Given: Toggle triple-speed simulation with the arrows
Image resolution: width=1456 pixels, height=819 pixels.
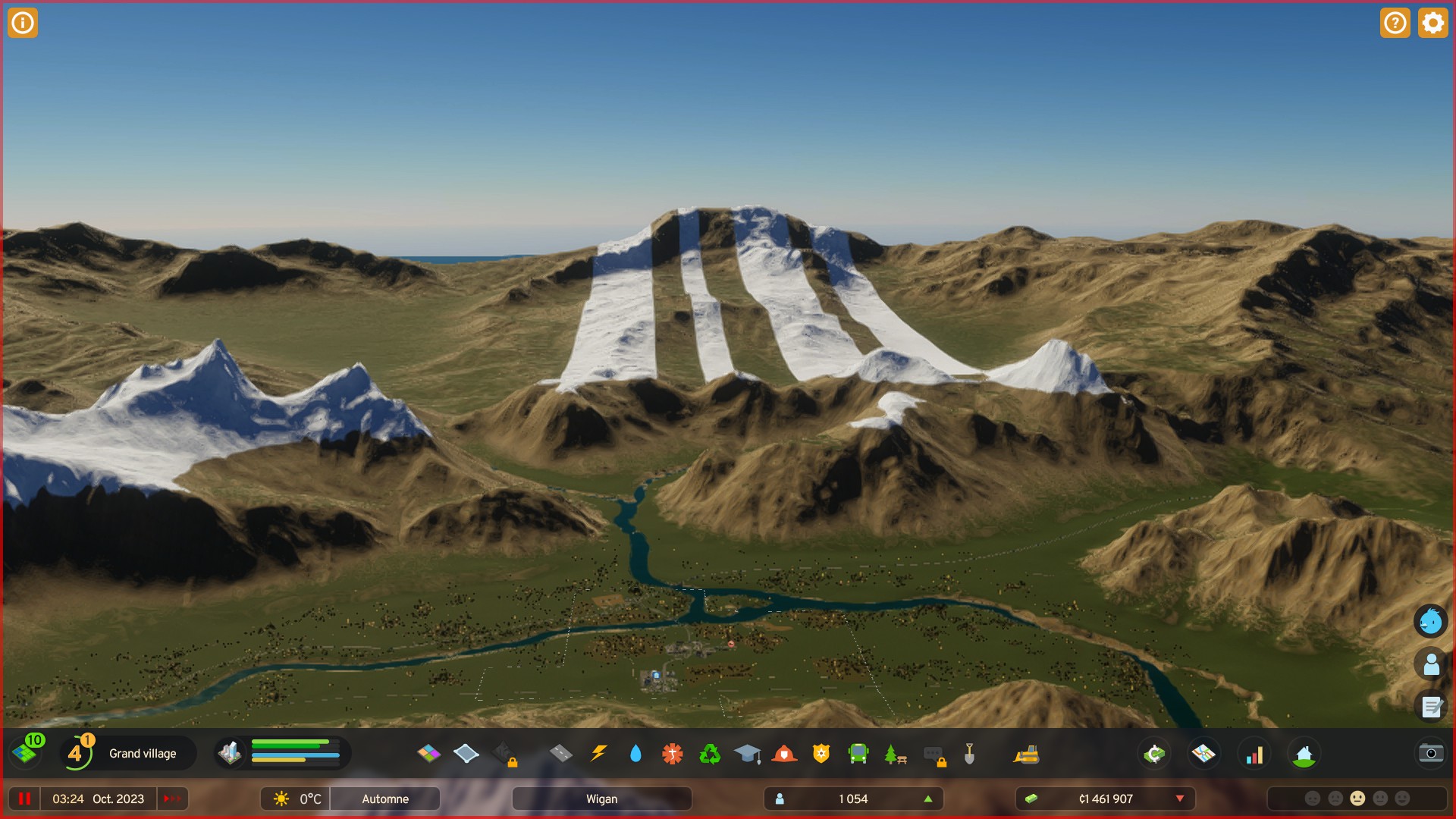Looking at the screenshot, I should 172,798.
